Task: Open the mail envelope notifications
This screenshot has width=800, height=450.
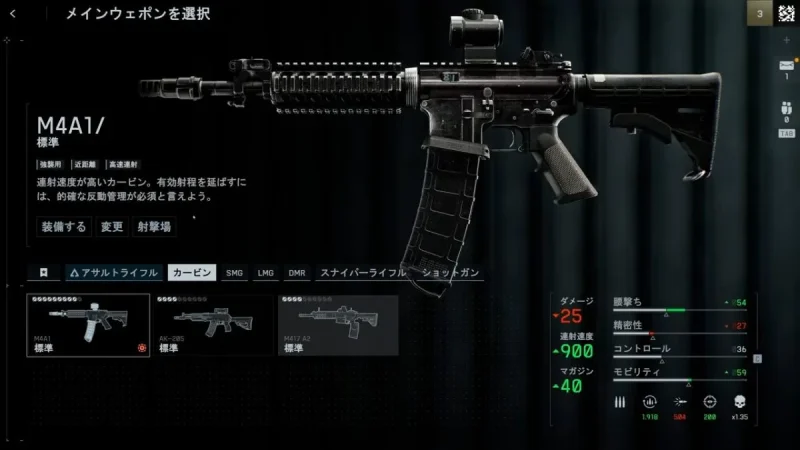Action: (x=785, y=66)
